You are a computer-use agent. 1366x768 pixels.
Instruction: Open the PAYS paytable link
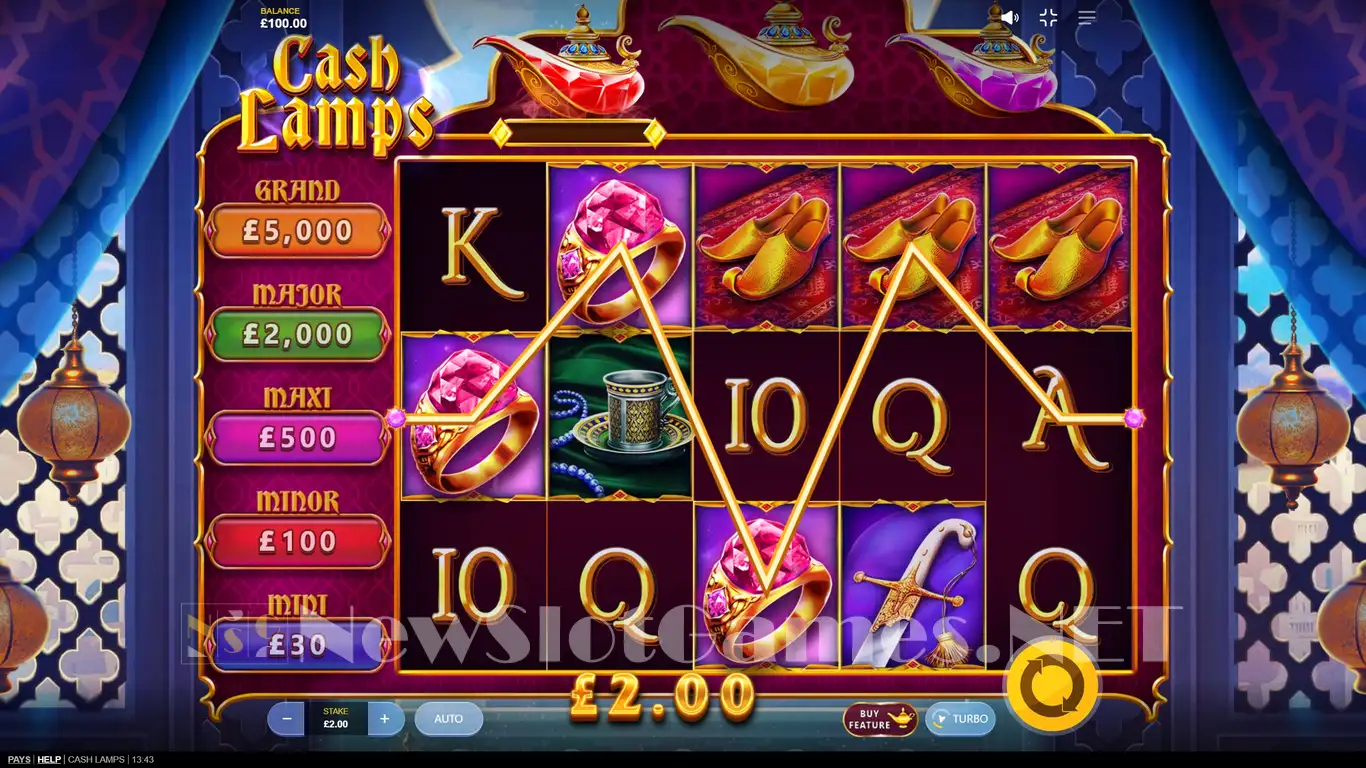18,760
